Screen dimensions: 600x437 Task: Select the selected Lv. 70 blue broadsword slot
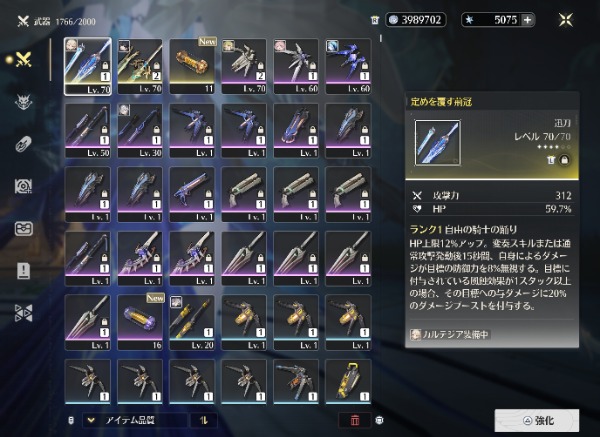tap(88, 67)
